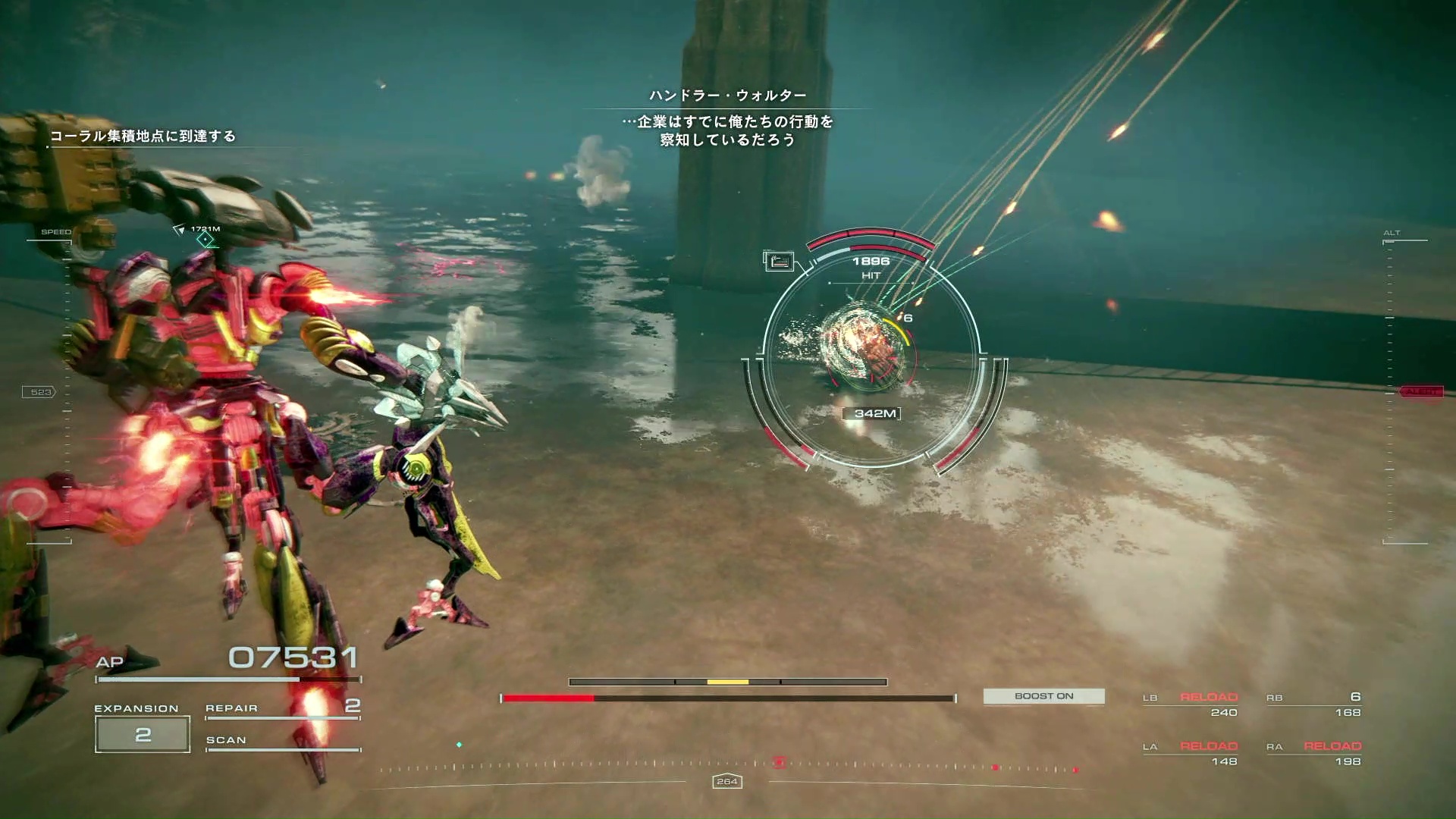Trigger the Scan gauge
Image resolution: width=1456 pixels, height=819 pixels.
click(x=282, y=741)
